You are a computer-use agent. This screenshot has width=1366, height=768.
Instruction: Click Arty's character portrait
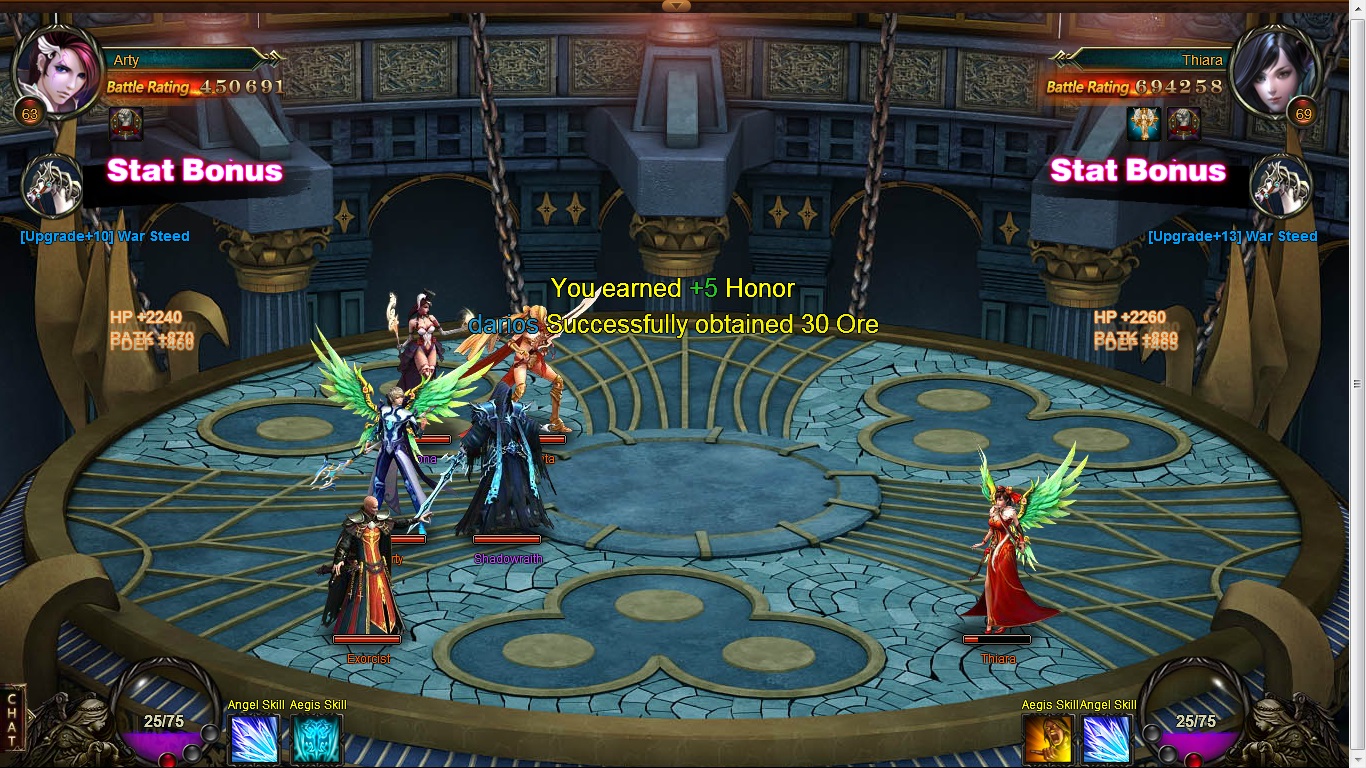(58, 70)
